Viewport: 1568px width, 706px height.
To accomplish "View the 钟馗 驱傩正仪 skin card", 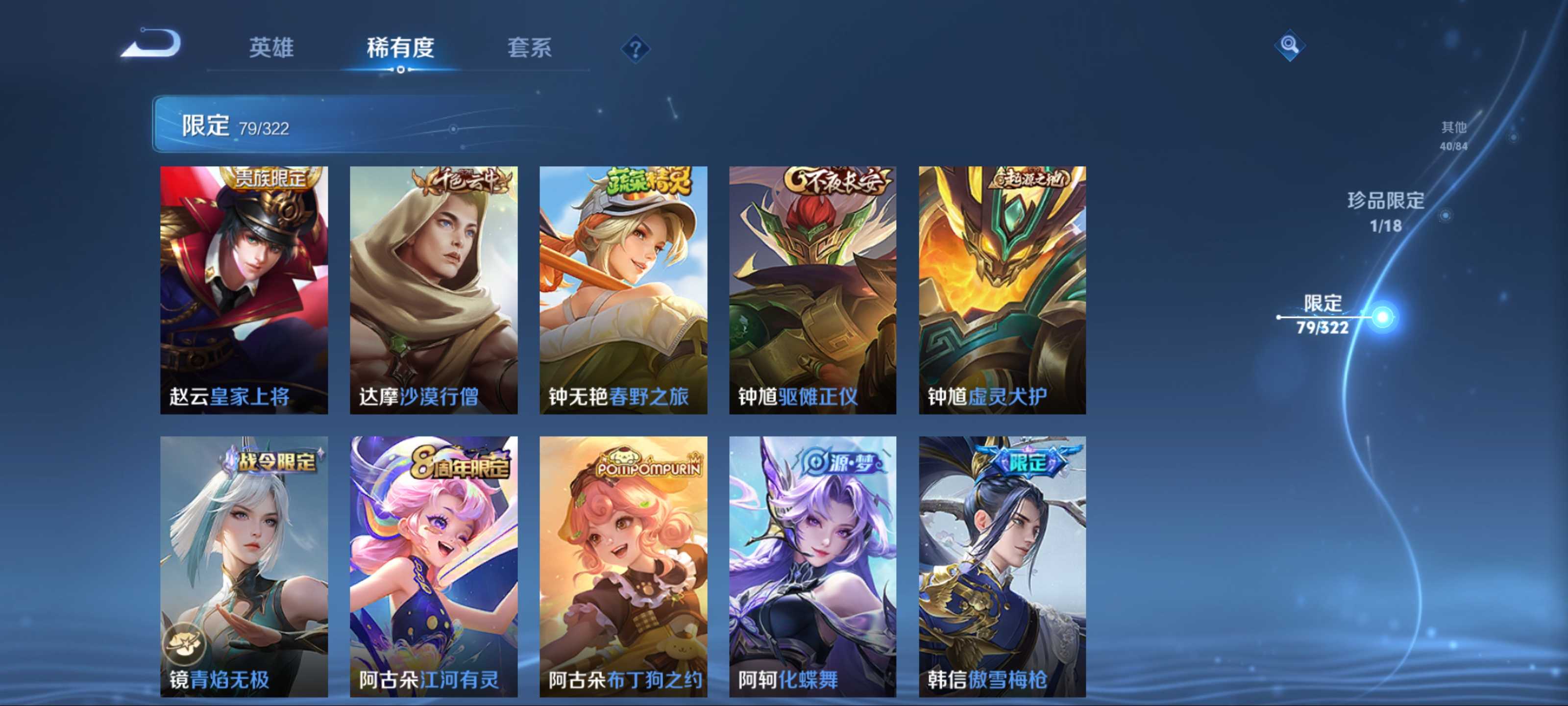I will tap(812, 290).
